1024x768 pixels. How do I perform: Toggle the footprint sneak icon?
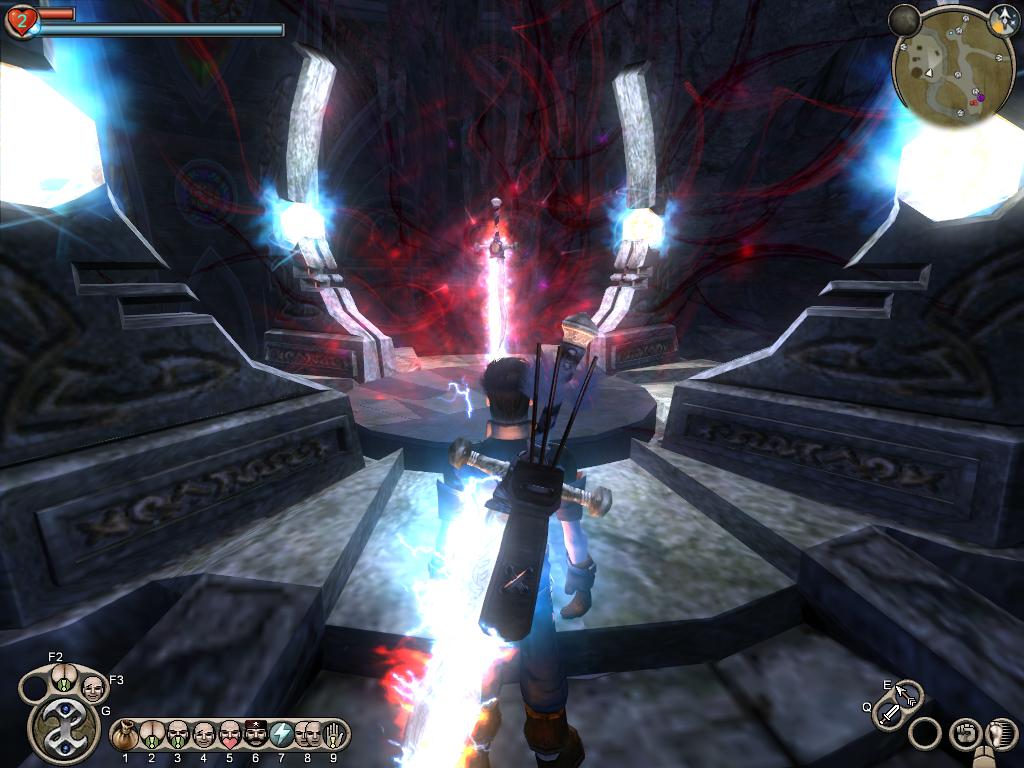pyautogui.click(x=999, y=734)
